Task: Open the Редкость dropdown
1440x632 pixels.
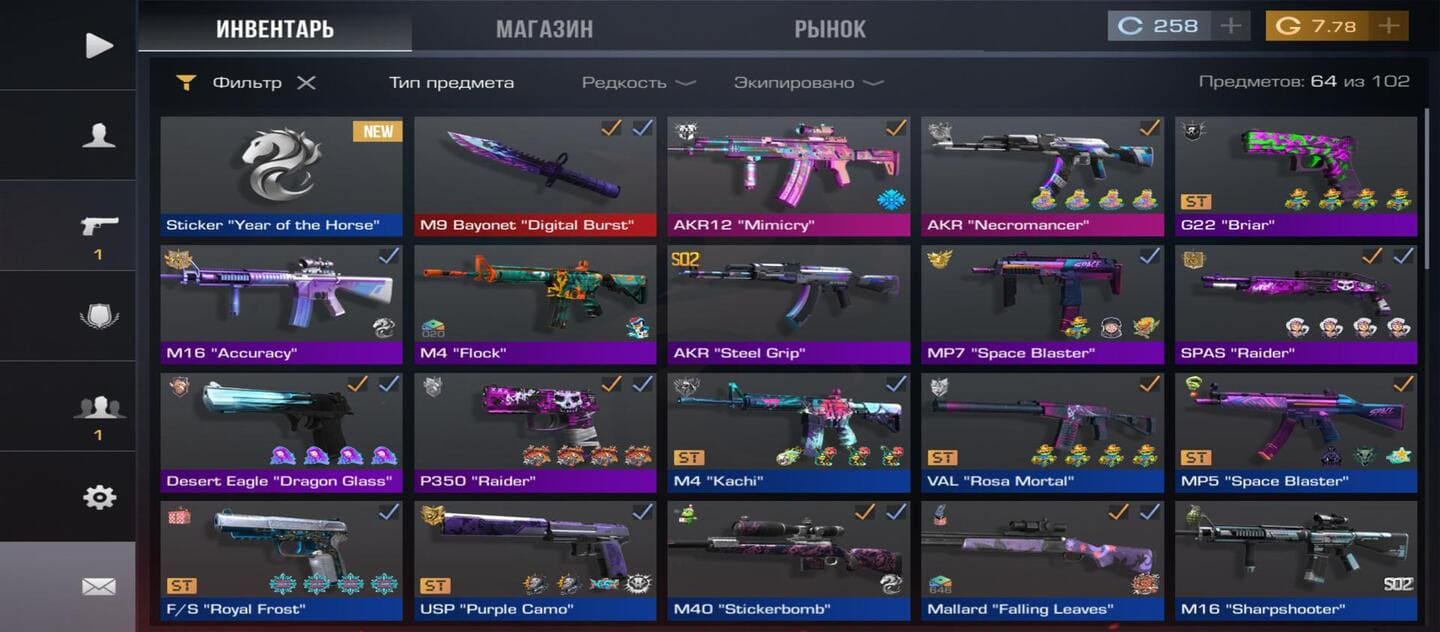Action: click(x=639, y=83)
